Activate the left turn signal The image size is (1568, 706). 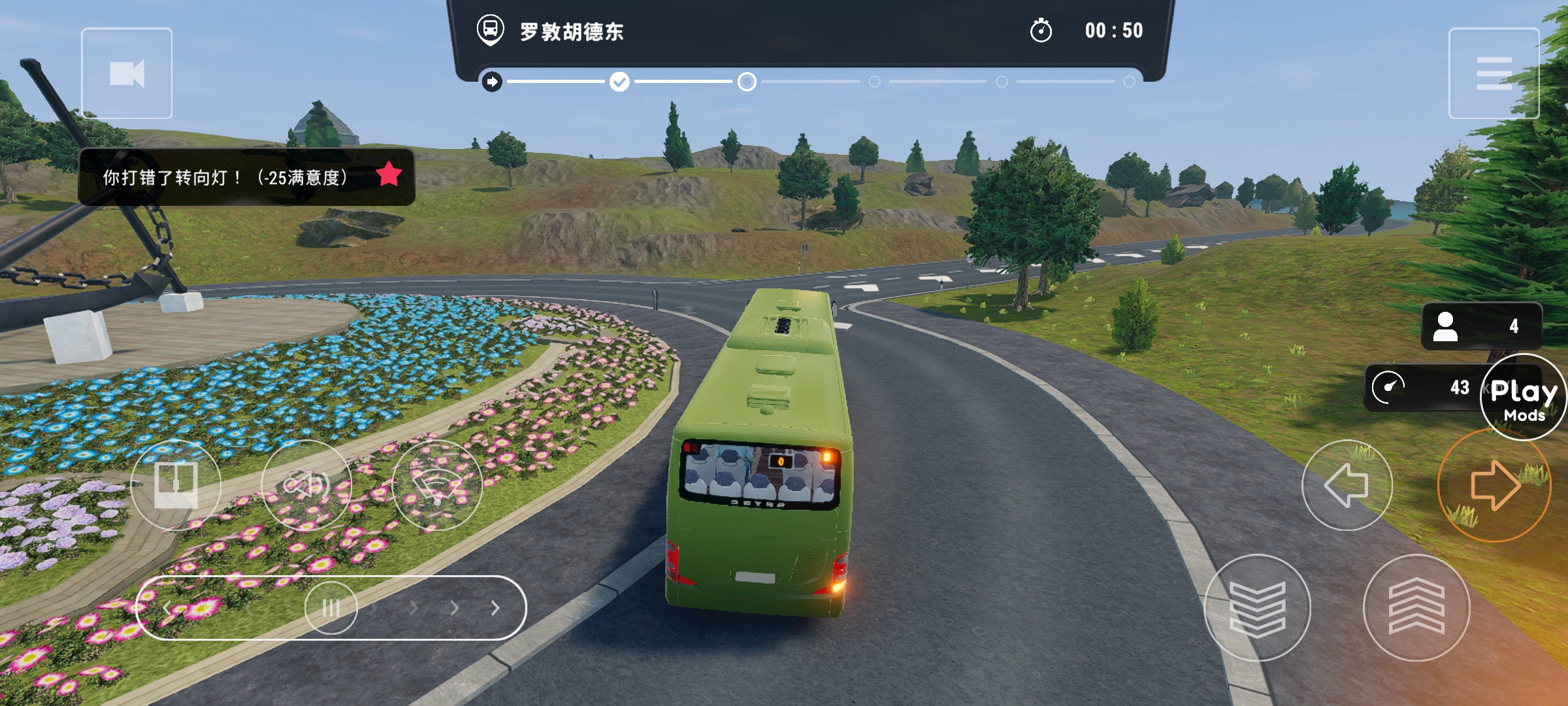1347,485
